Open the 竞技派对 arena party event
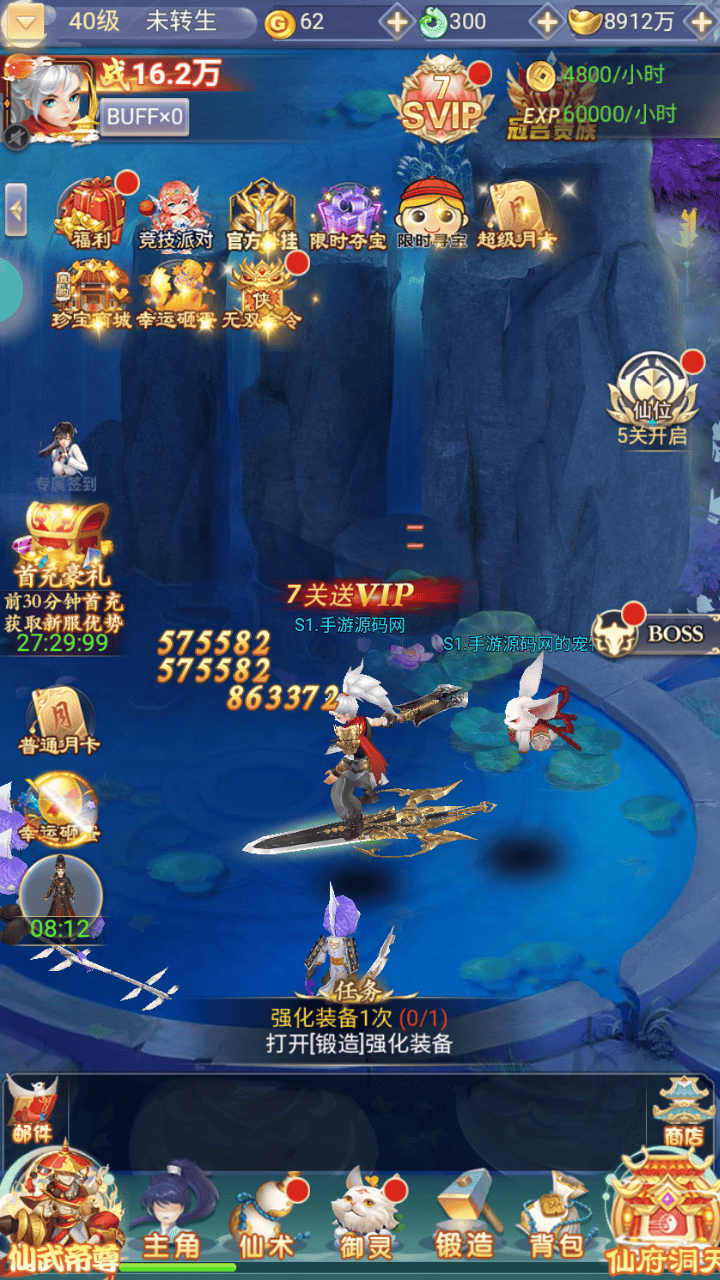 (176, 212)
